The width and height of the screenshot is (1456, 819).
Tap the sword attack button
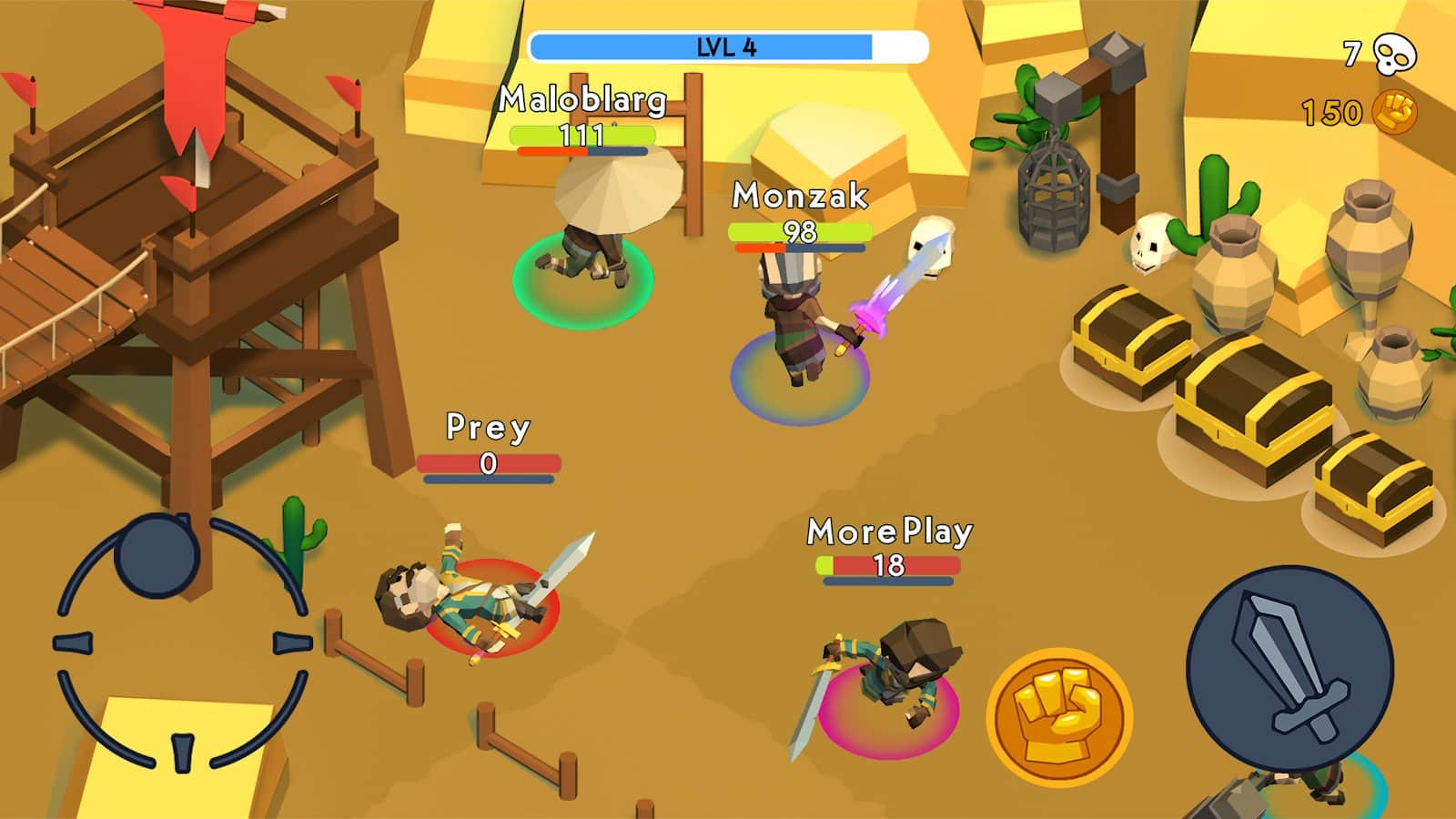click(x=1289, y=669)
